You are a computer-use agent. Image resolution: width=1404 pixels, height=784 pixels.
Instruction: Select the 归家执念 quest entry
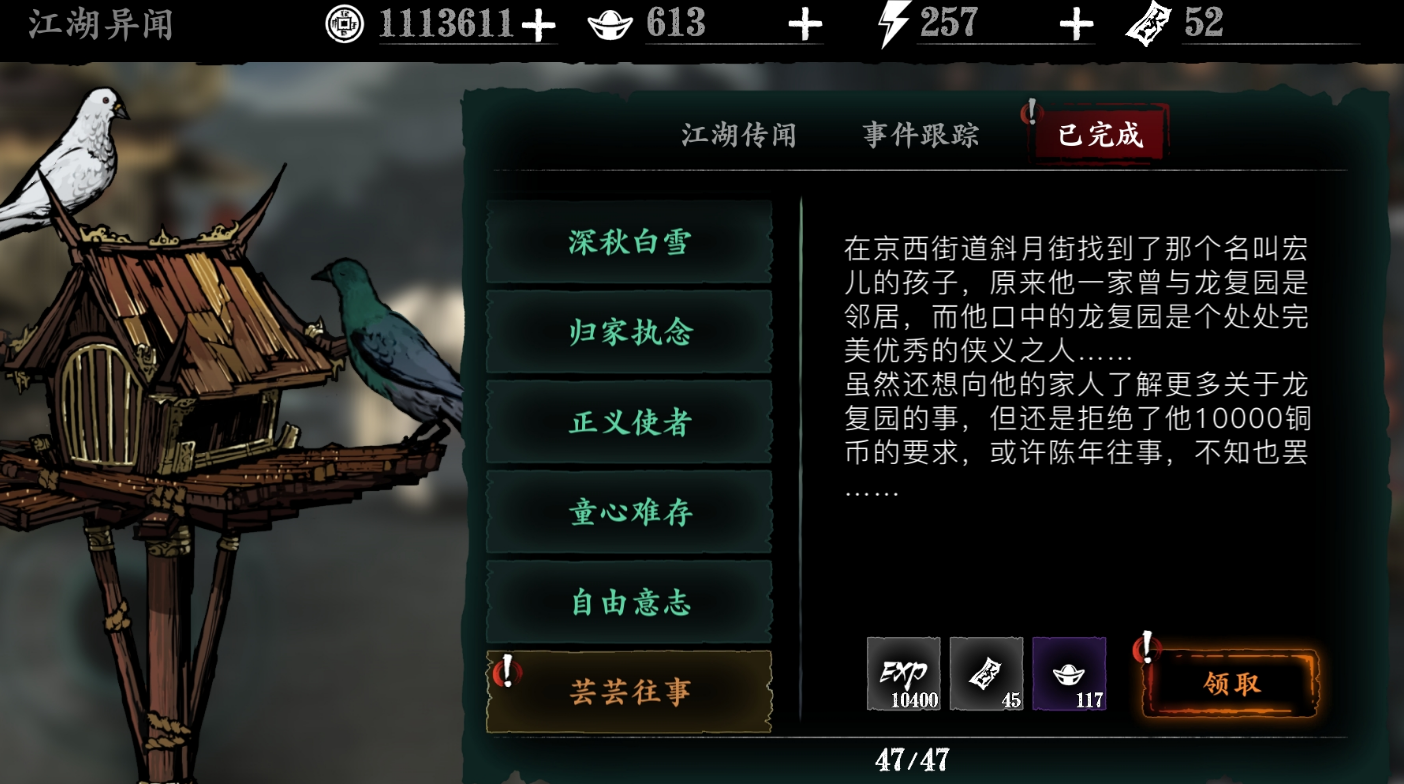[x=628, y=332]
